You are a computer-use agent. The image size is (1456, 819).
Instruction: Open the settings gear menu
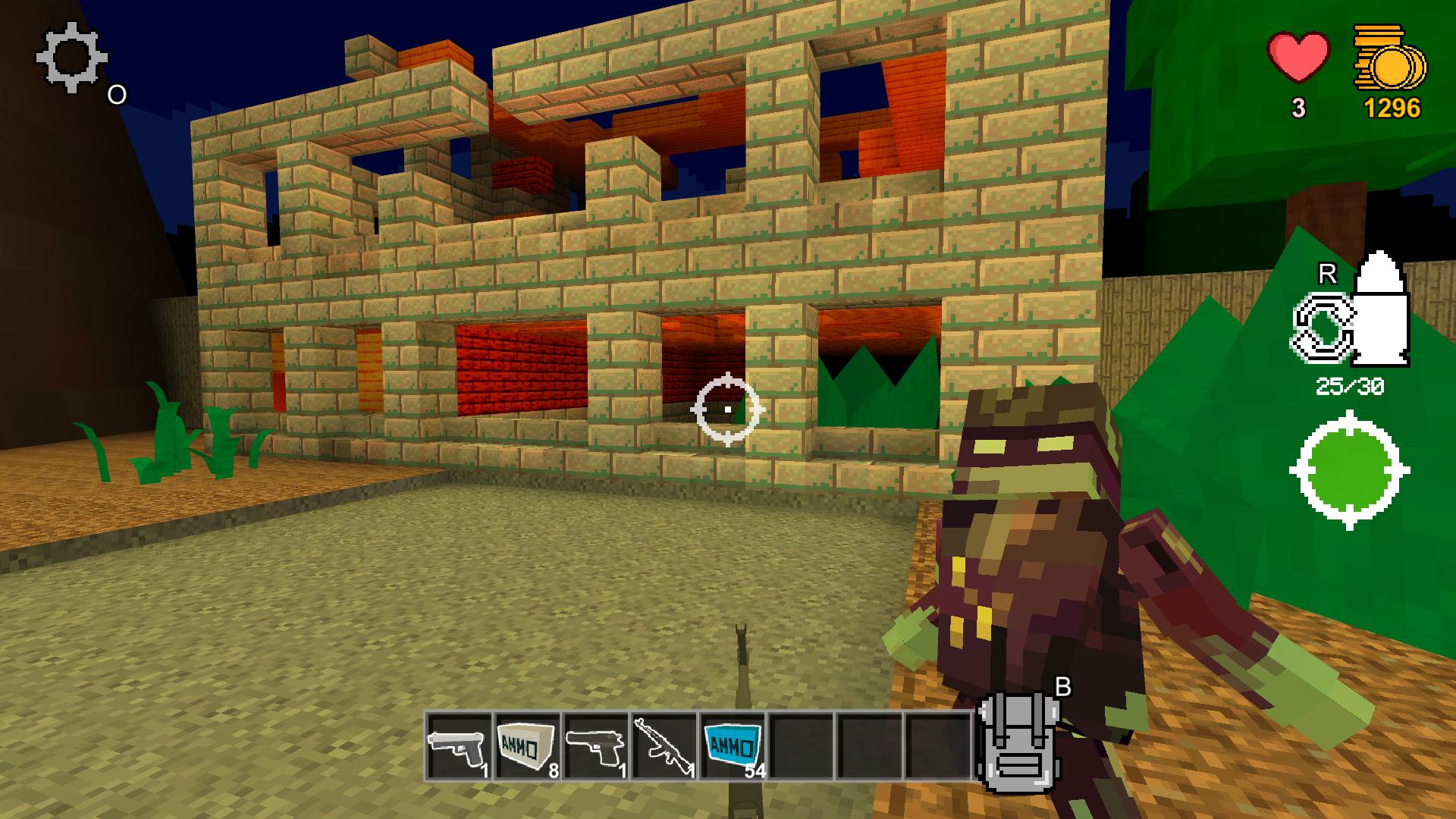tap(71, 59)
